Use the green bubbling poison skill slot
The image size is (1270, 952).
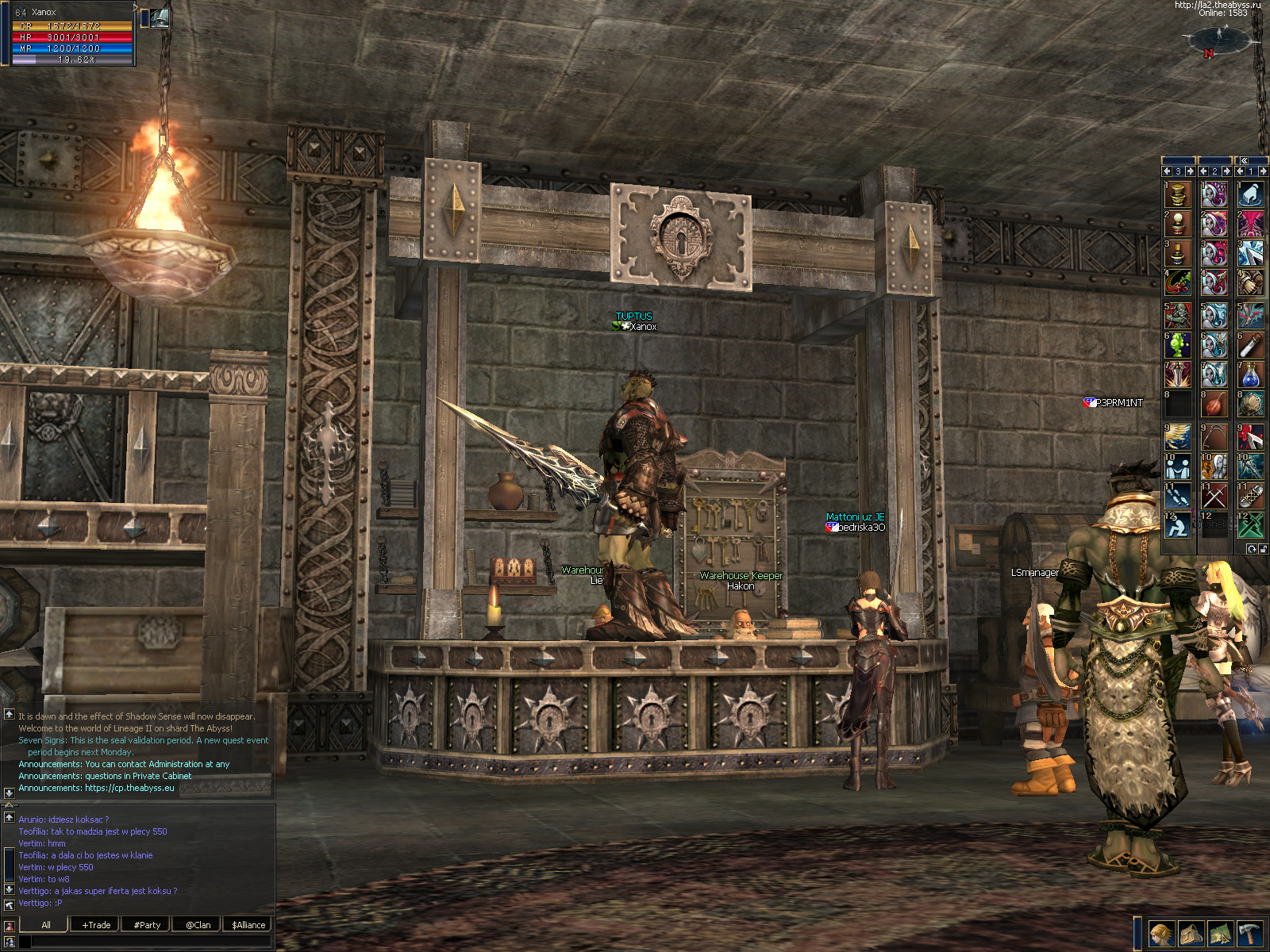(x=1178, y=345)
